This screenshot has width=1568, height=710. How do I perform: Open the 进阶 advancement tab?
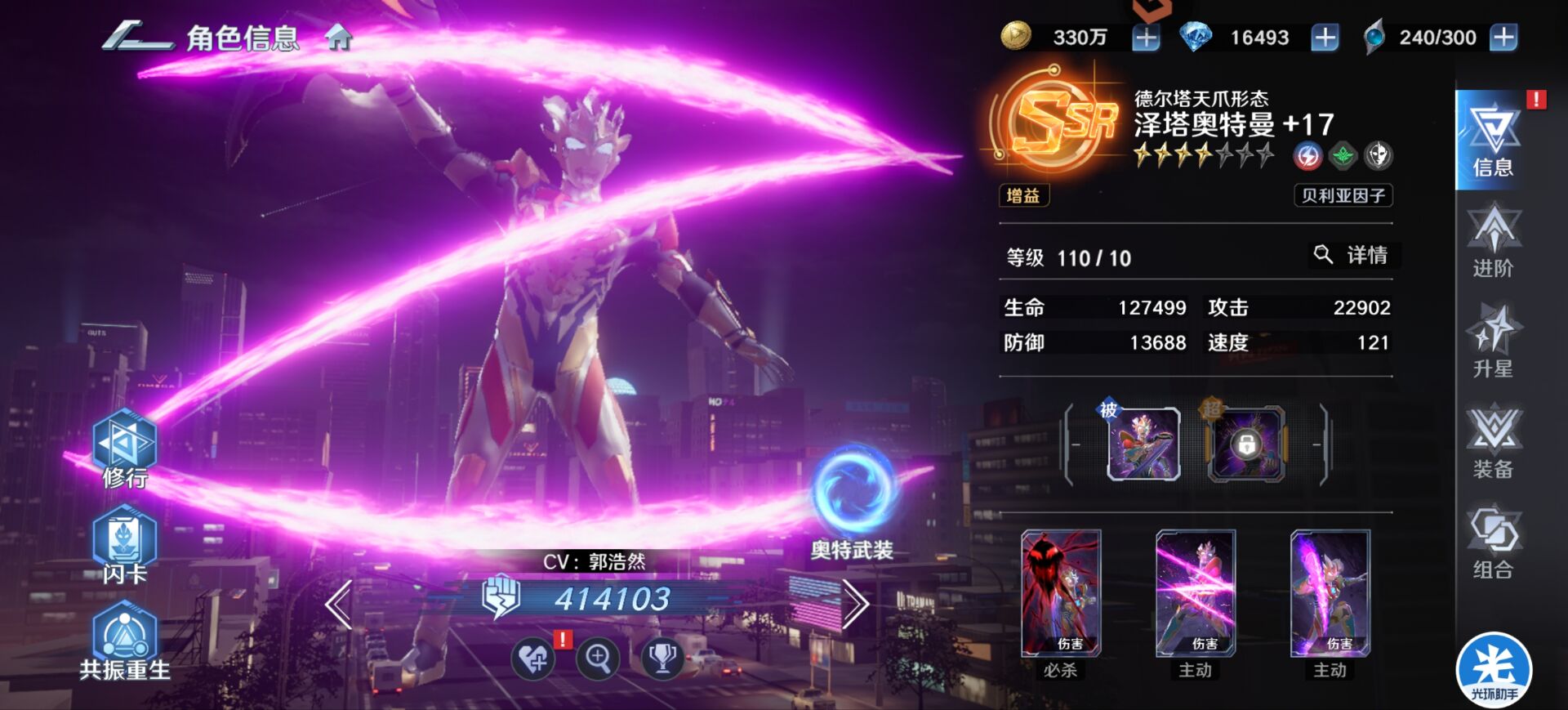click(1492, 242)
